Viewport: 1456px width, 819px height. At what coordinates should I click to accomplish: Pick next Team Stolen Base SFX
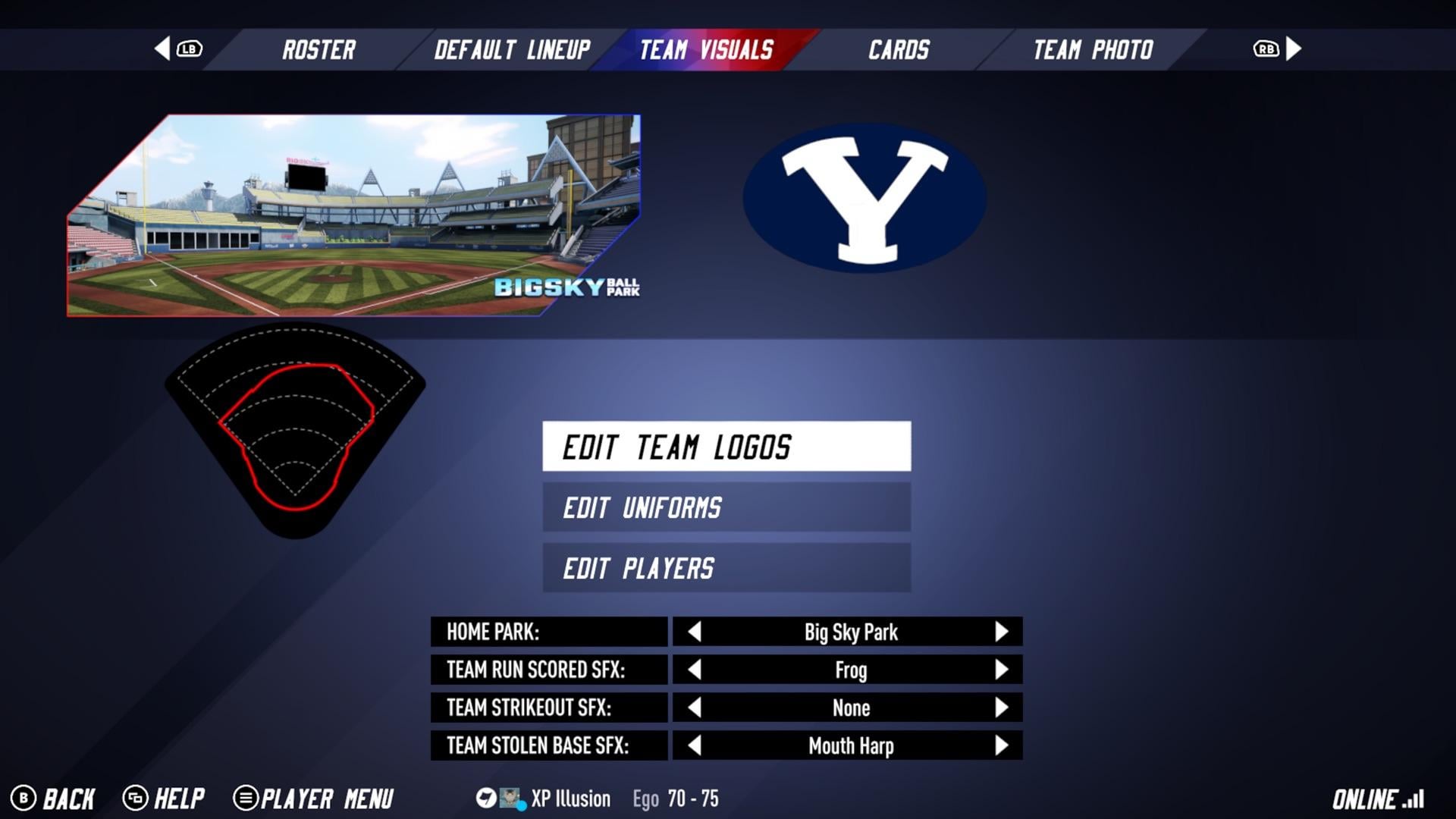(1001, 745)
